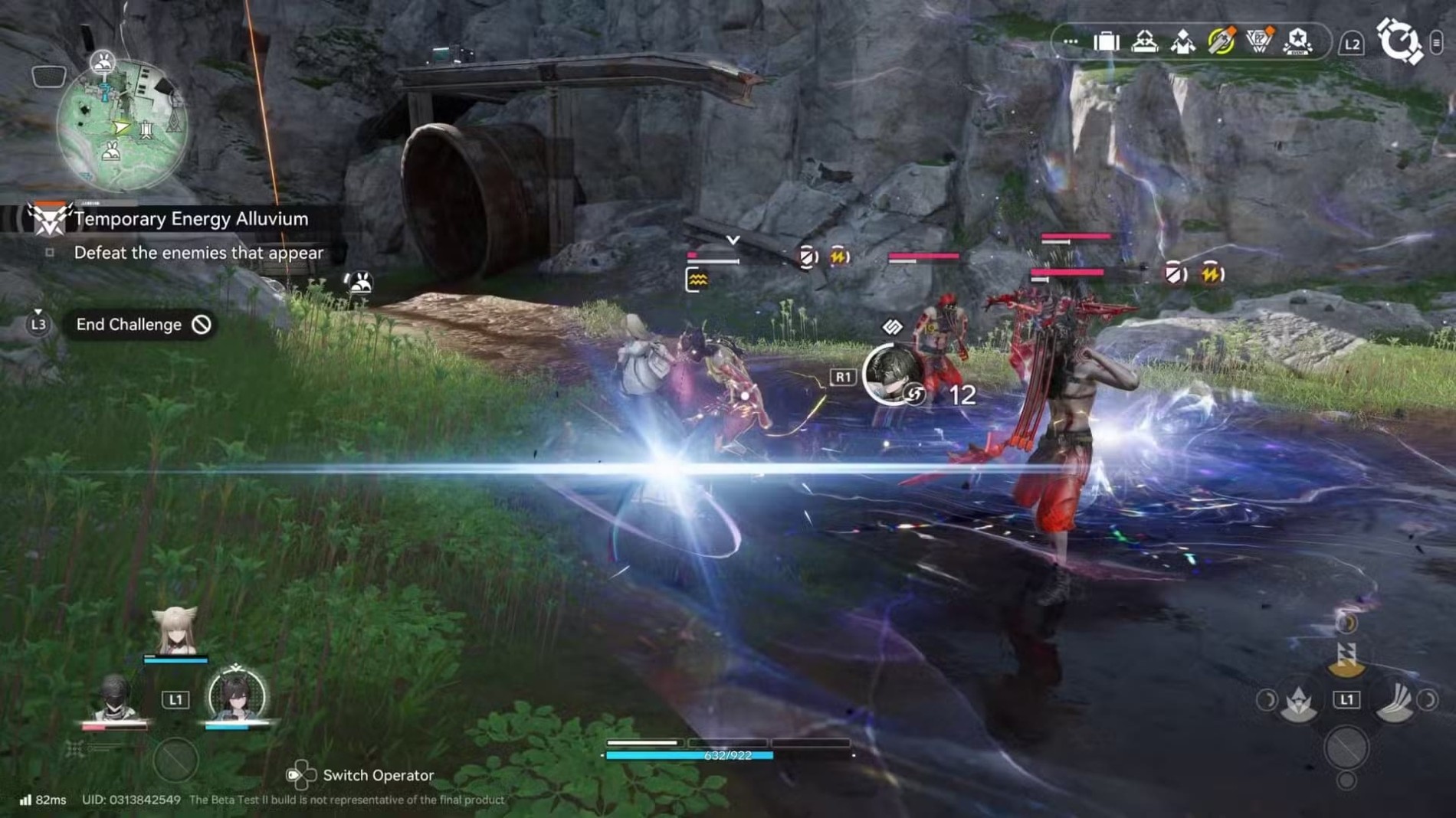Open the crossed-tools icon beside the briefcase
The height and width of the screenshot is (818, 1456).
point(1144,42)
